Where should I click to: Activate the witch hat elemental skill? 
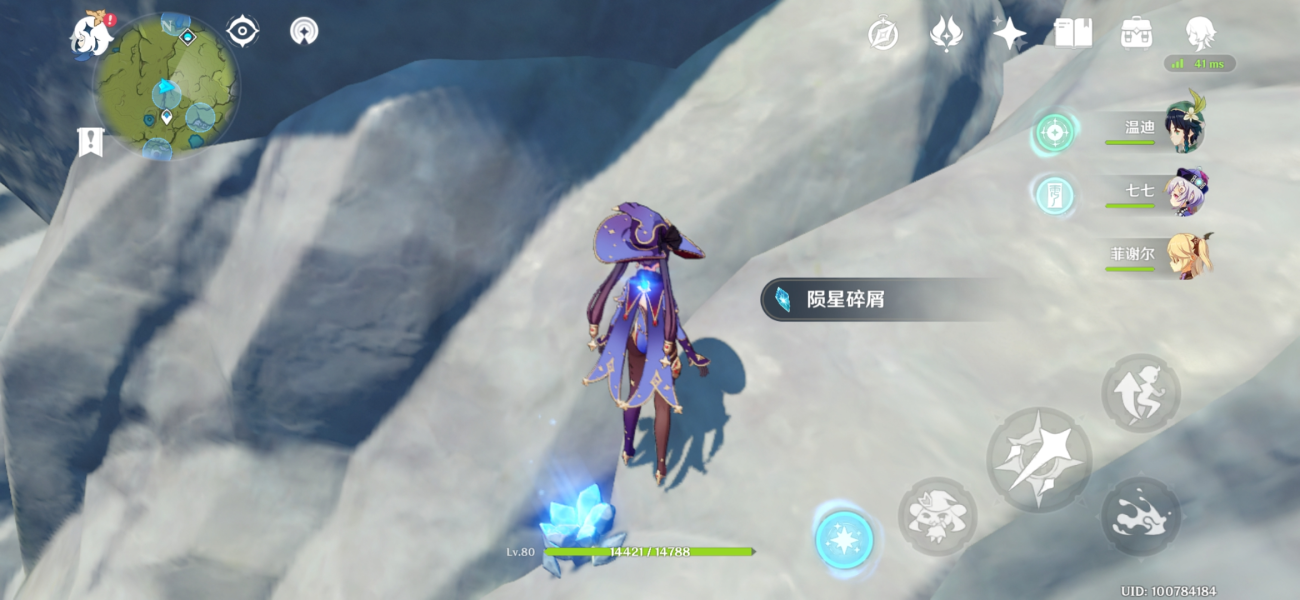click(x=937, y=517)
